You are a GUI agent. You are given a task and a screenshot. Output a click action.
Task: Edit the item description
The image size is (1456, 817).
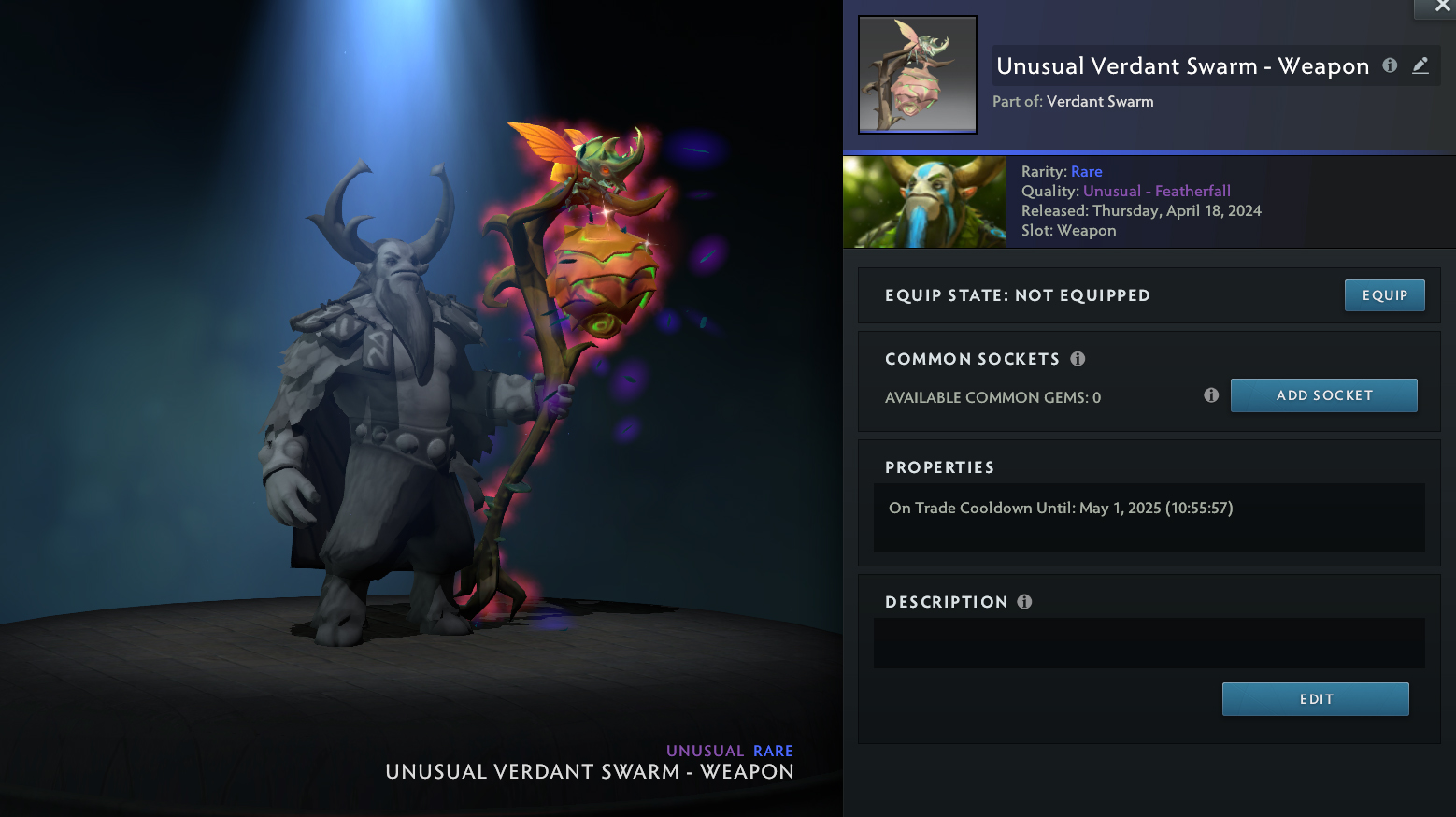1315,699
